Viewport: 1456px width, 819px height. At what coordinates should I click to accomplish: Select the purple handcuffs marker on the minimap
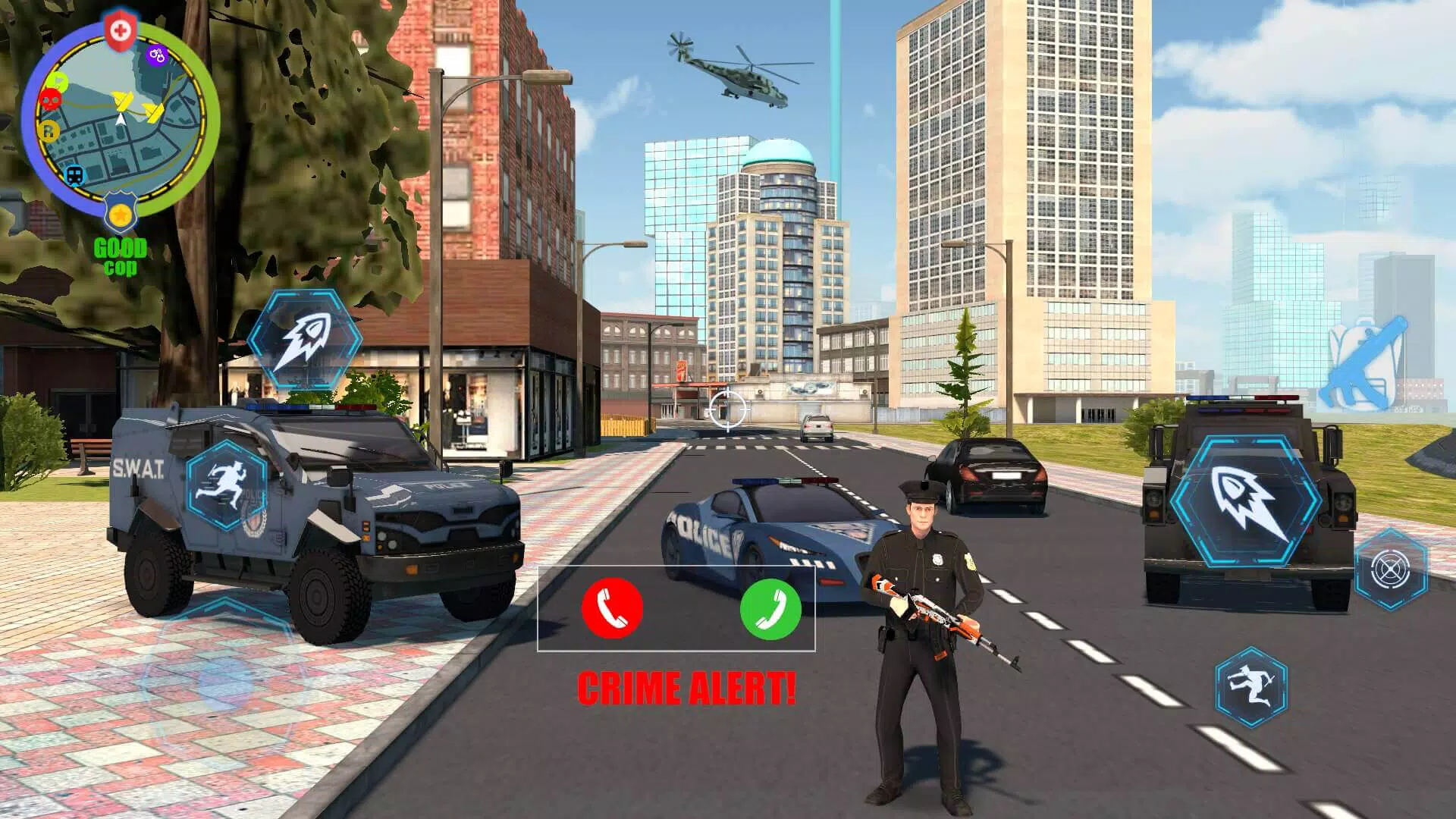pos(156,55)
